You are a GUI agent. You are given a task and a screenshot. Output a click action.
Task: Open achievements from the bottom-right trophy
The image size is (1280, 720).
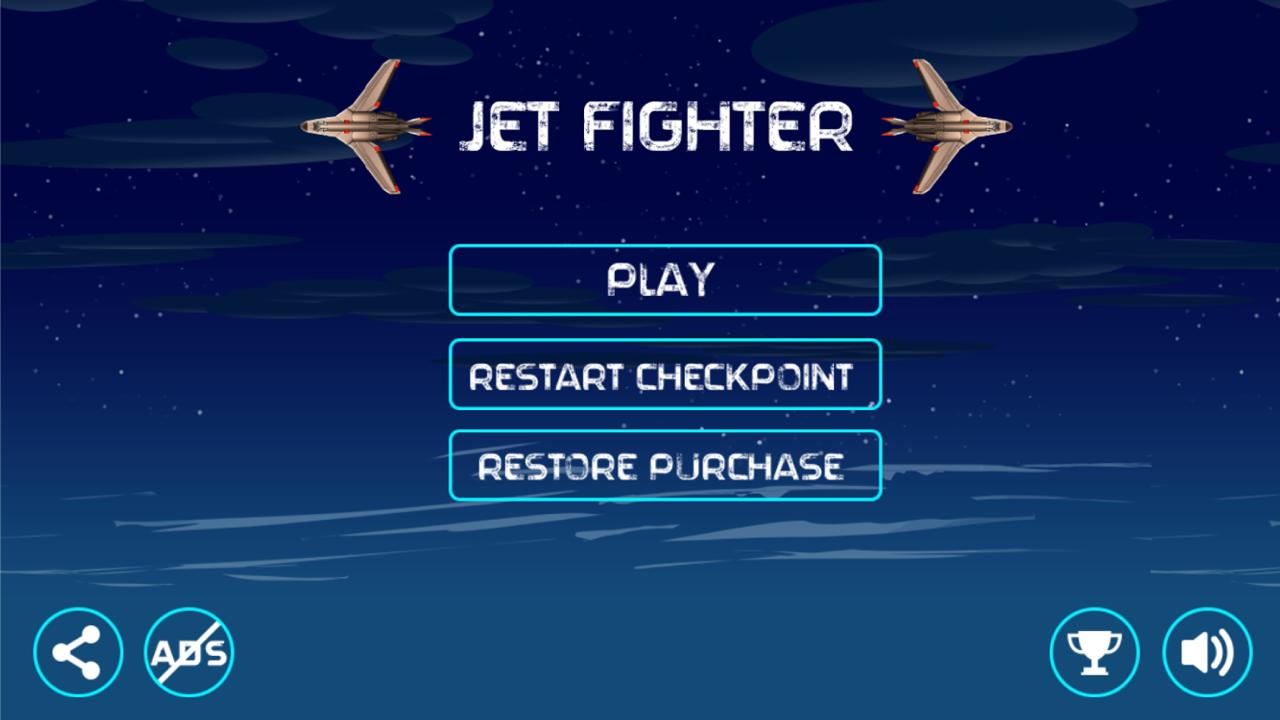1097,650
